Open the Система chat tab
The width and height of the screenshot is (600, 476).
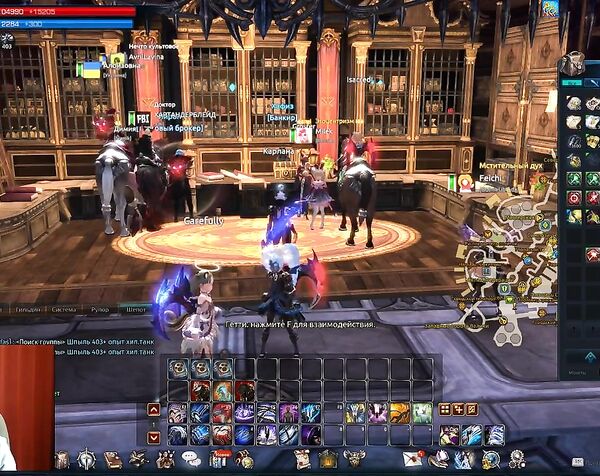click(x=64, y=310)
